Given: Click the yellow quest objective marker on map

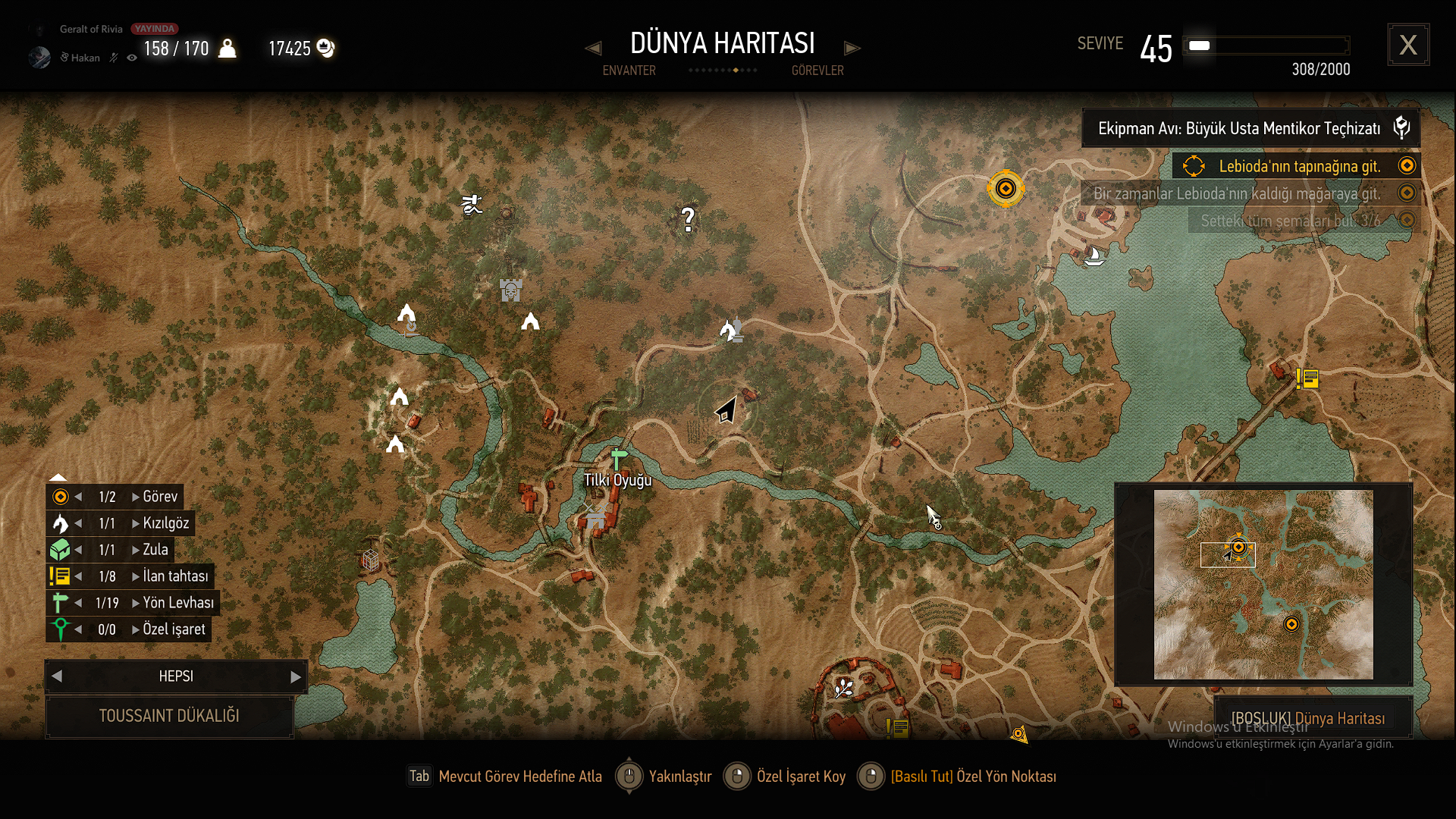Looking at the screenshot, I should pos(1006,189).
